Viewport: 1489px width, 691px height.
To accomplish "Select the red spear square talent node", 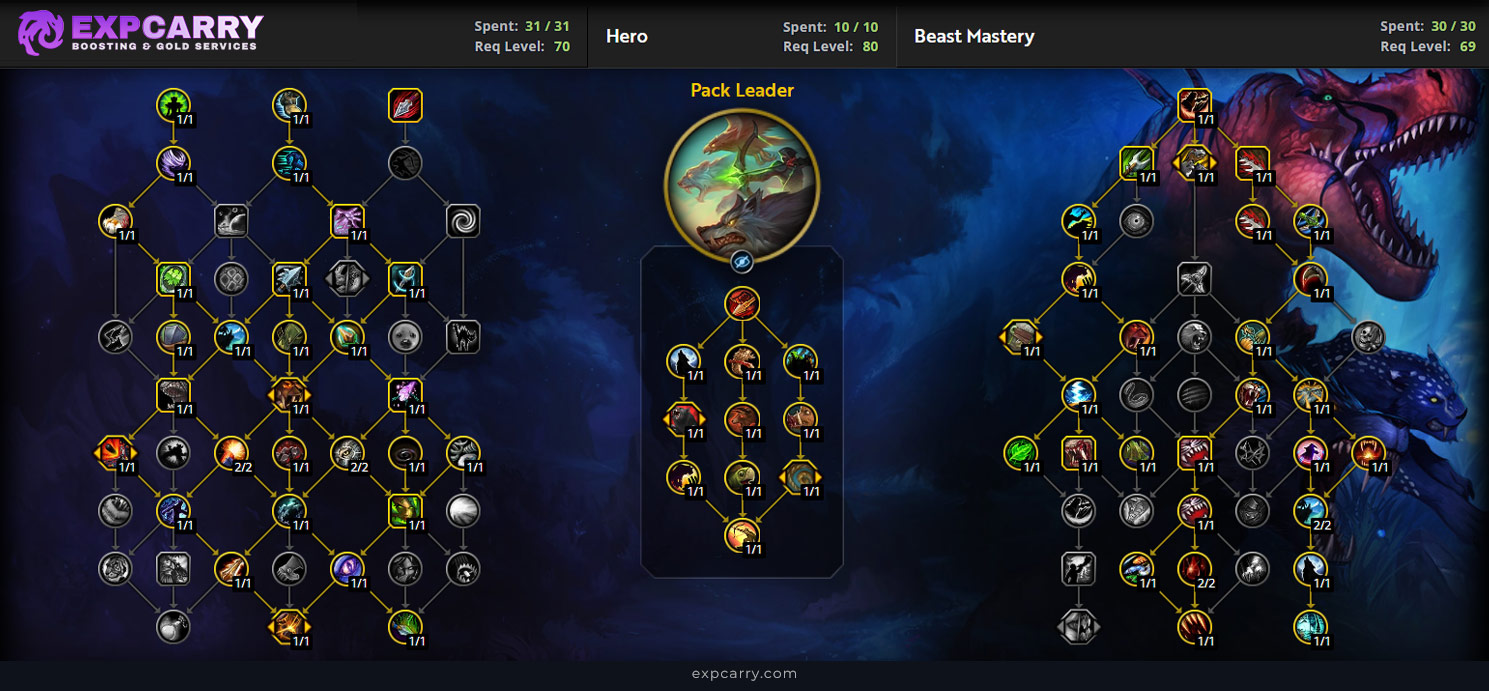I will 405,105.
